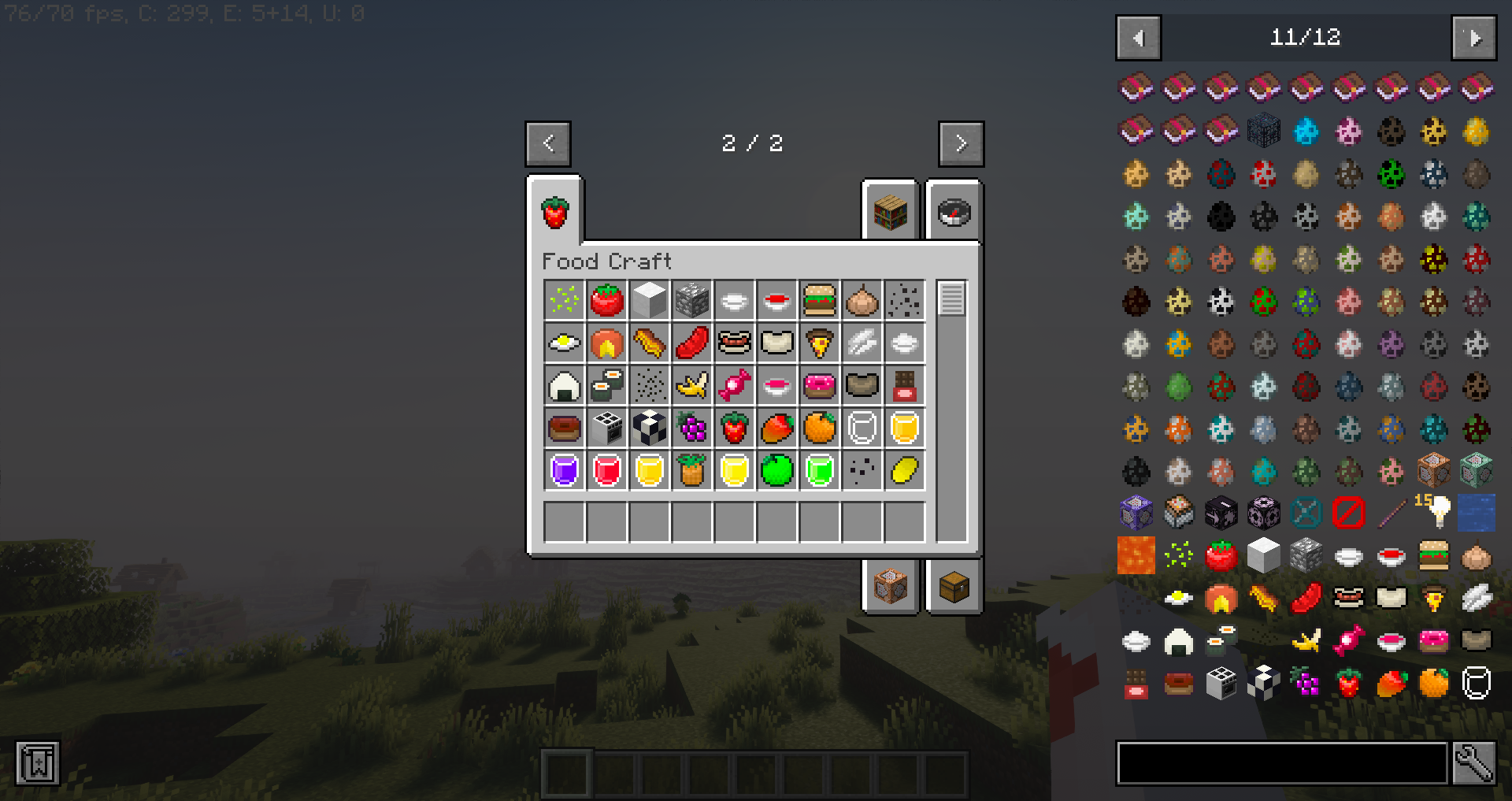Grab the banana from the Food Craft grid
Viewport: 1512px width, 801px height.
coord(692,385)
